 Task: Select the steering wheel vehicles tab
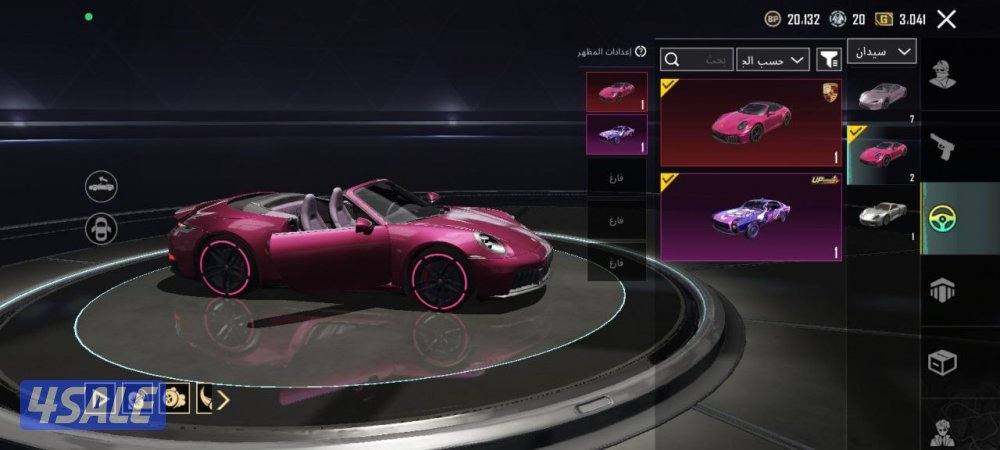942,216
